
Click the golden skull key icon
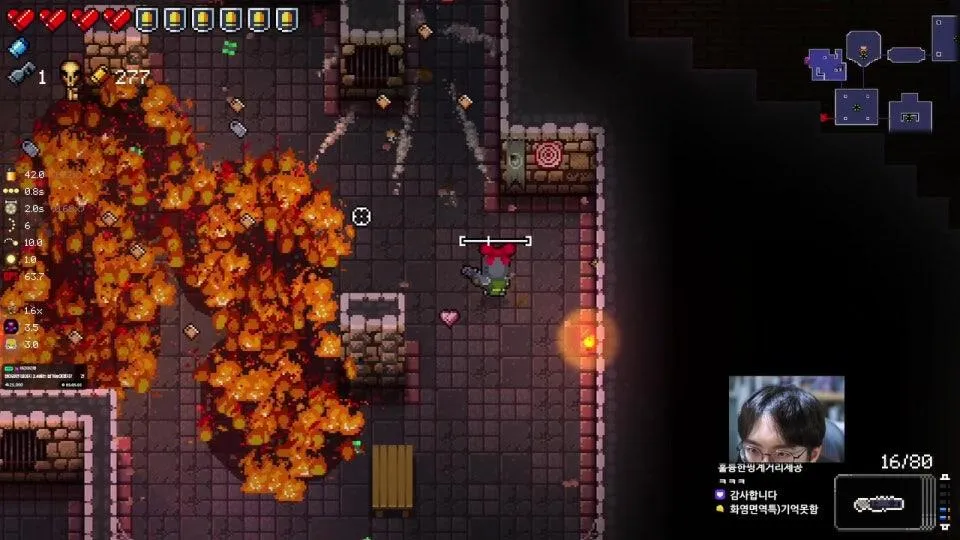point(71,77)
